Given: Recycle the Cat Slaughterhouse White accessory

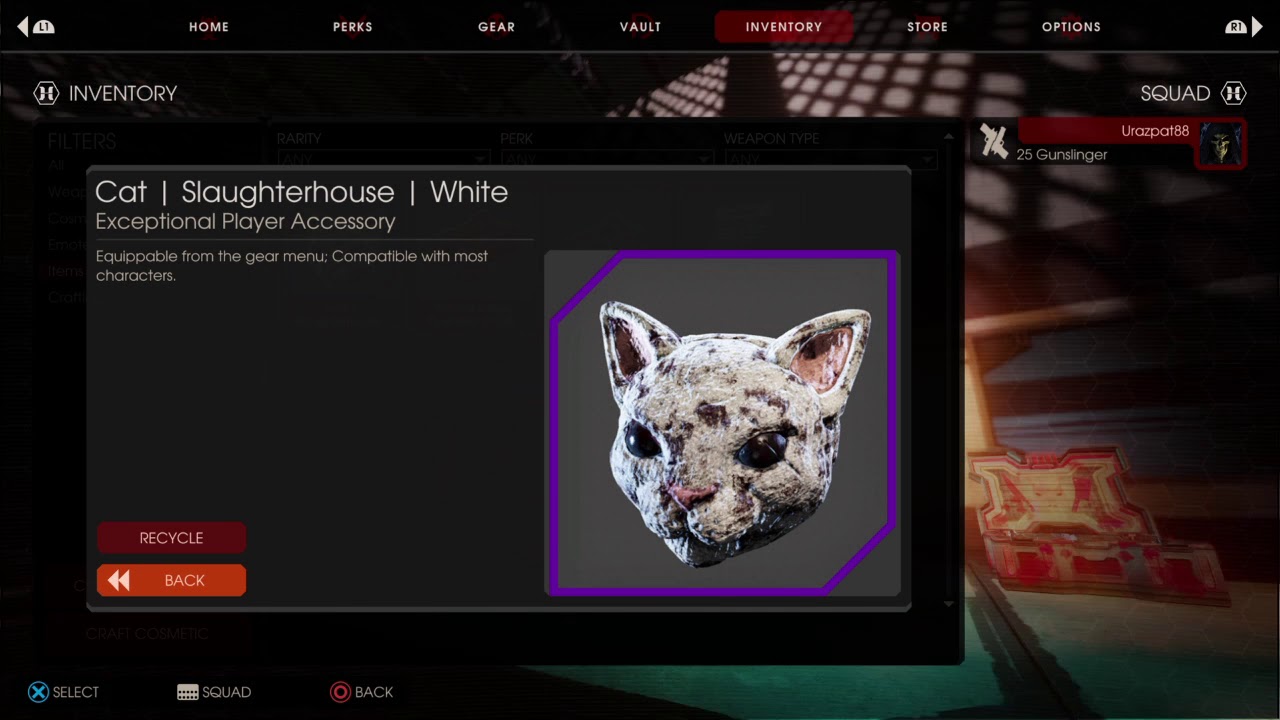Looking at the screenshot, I should [x=171, y=538].
